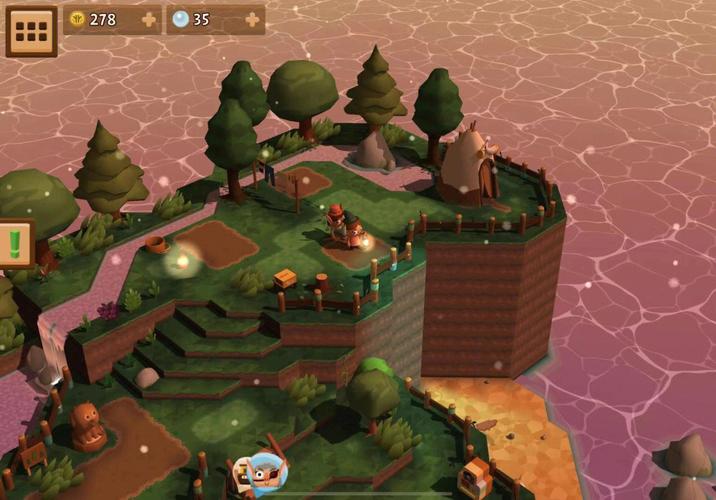The height and width of the screenshot is (500, 716).
Task: Buy more pearls using the plus button
Action: pos(251,19)
